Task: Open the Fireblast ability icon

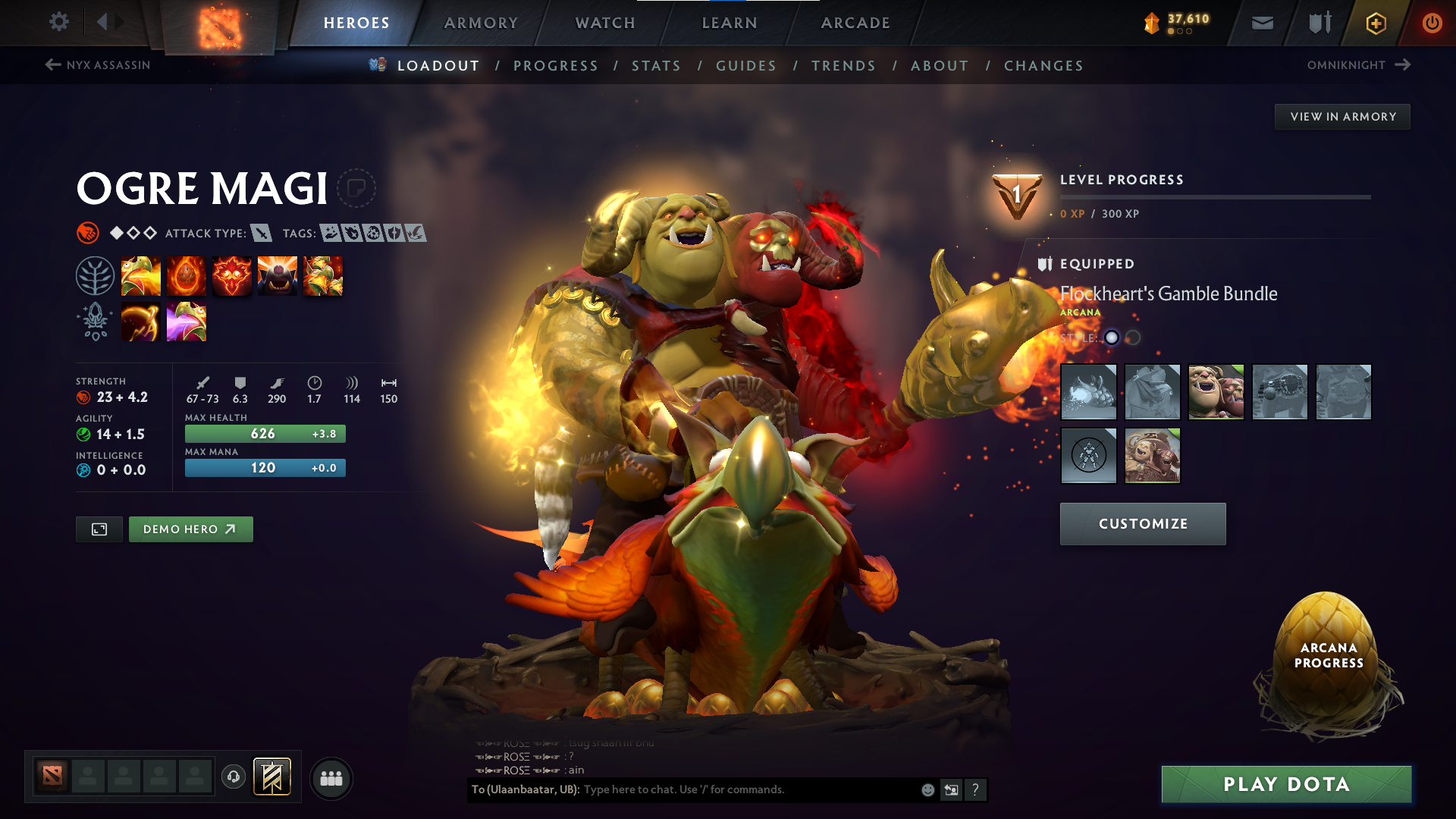Action: (x=141, y=275)
